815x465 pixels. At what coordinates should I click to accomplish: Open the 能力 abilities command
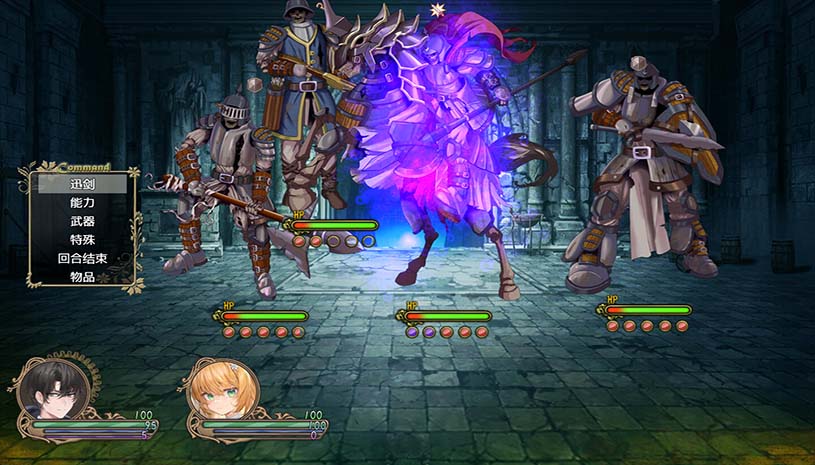point(83,203)
